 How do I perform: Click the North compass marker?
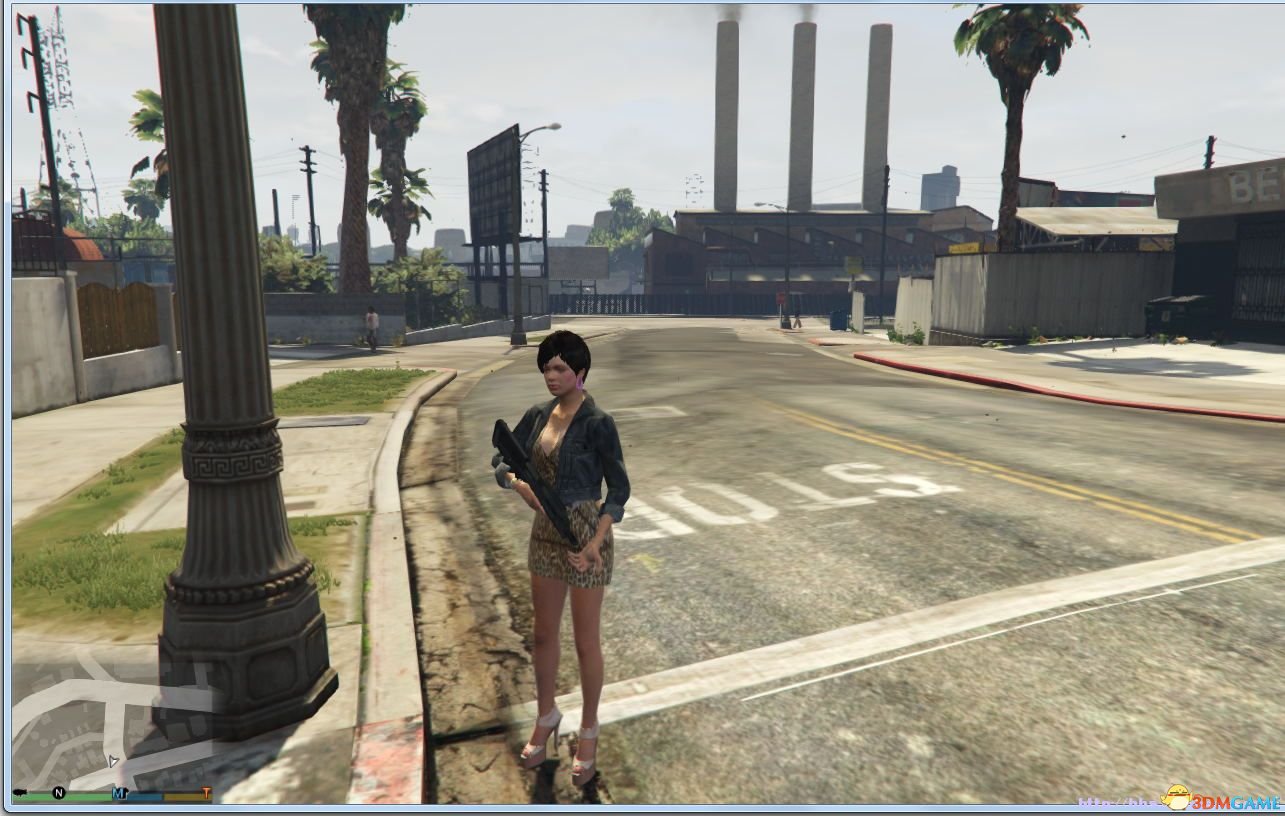(x=58, y=793)
